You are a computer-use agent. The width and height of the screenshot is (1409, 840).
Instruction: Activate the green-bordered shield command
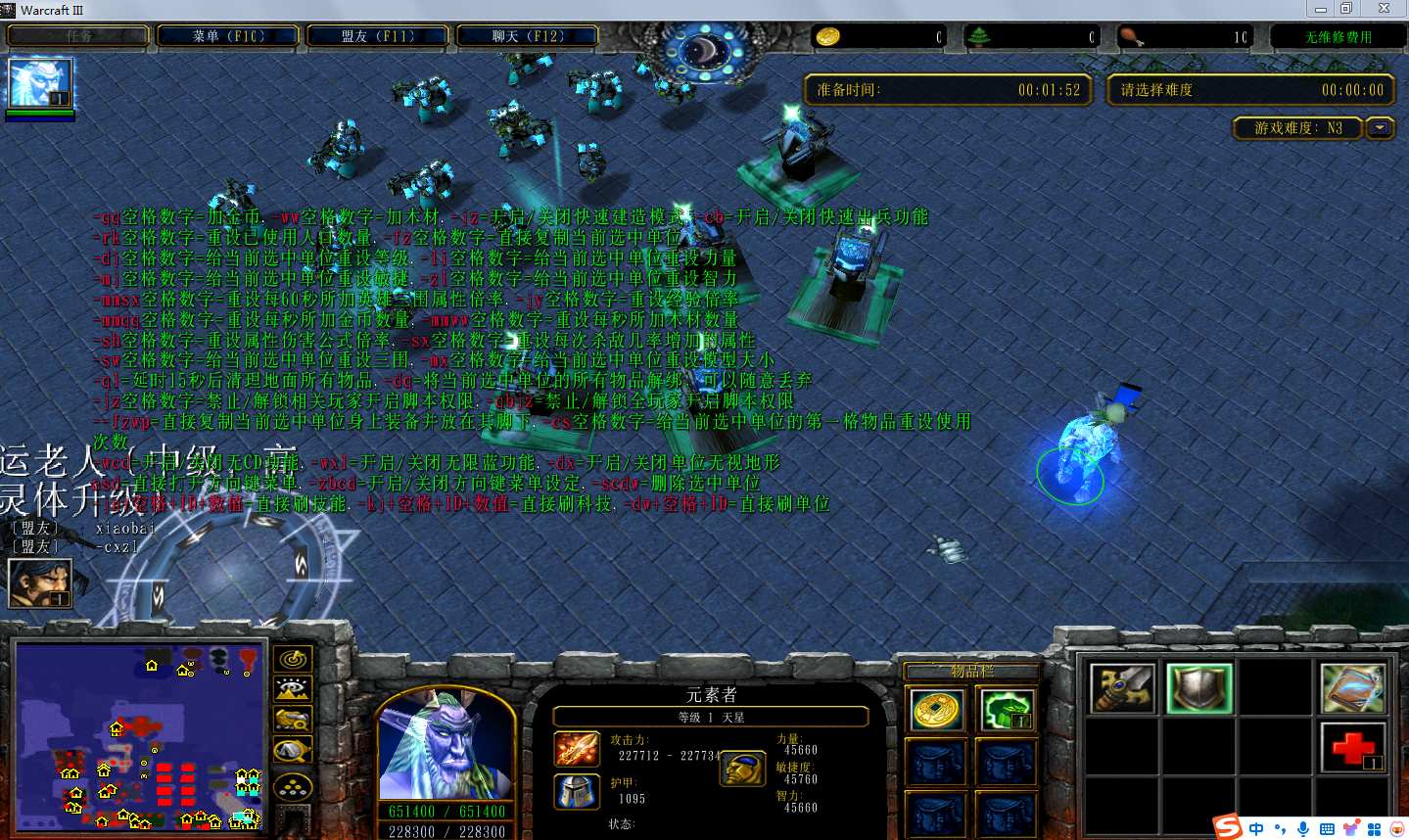tap(1199, 688)
